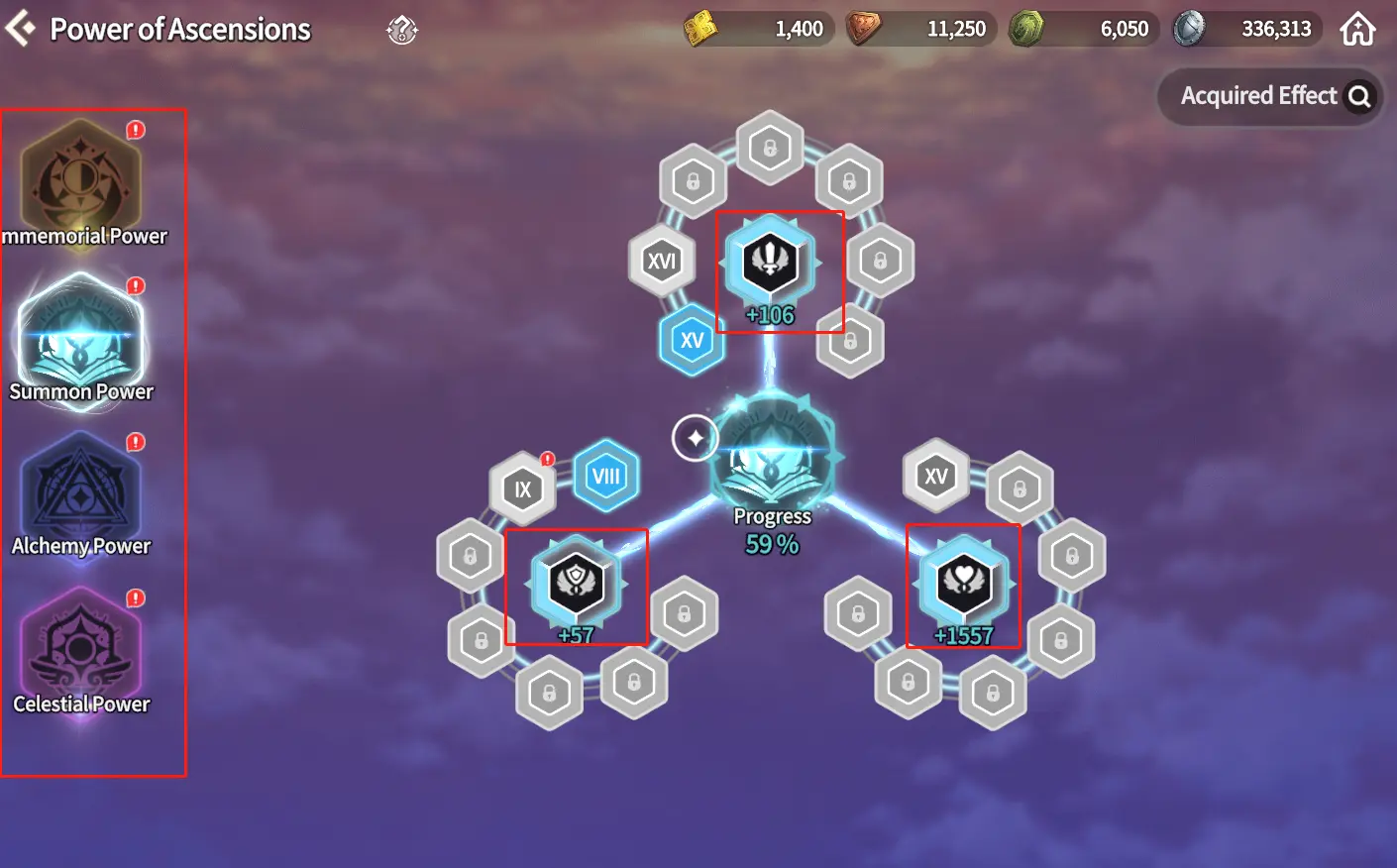Select the +57 defense node
The image size is (1397, 868).
click(577, 582)
